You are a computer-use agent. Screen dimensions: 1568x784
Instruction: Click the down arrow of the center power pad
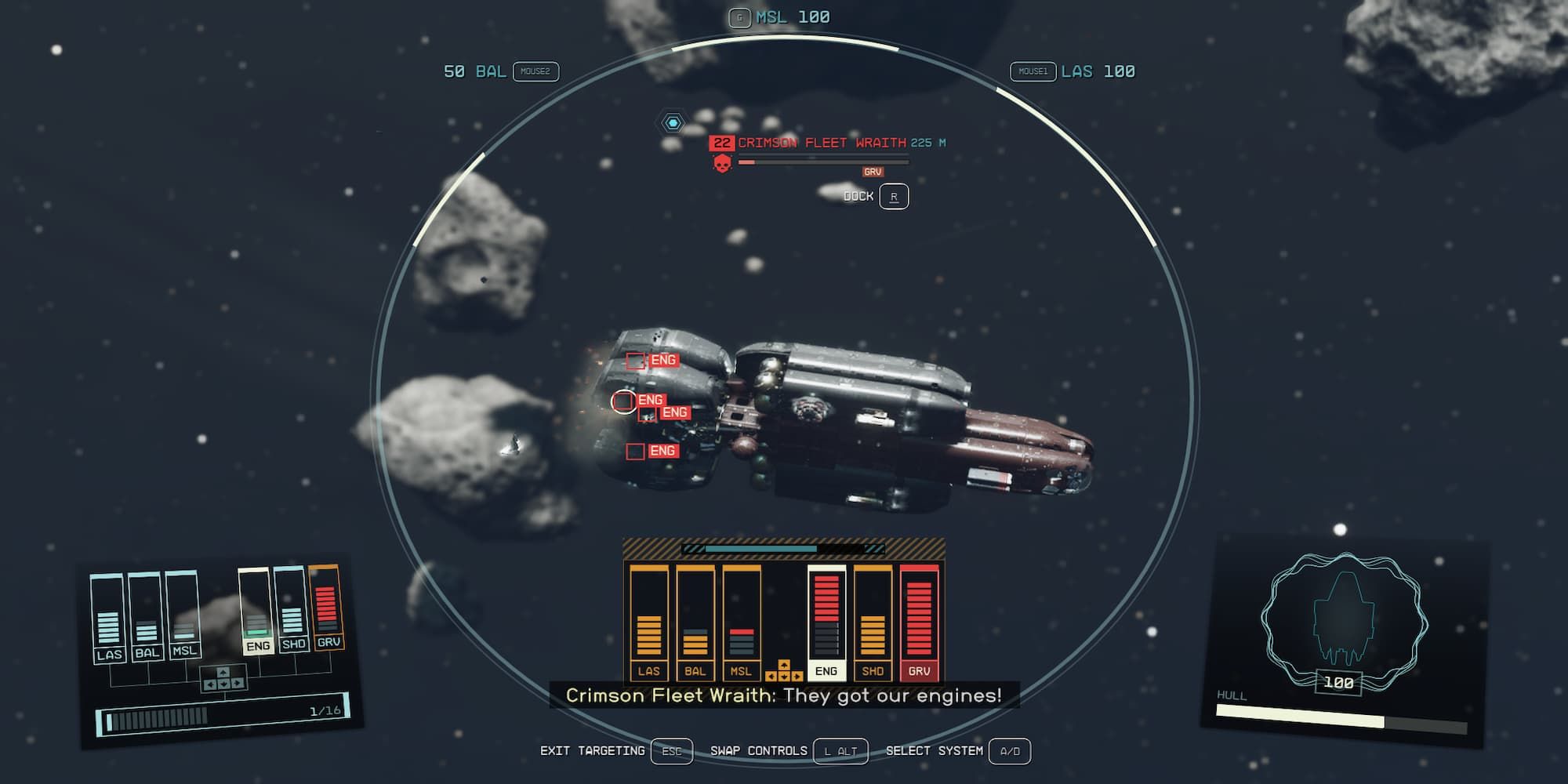click(784, 677)
